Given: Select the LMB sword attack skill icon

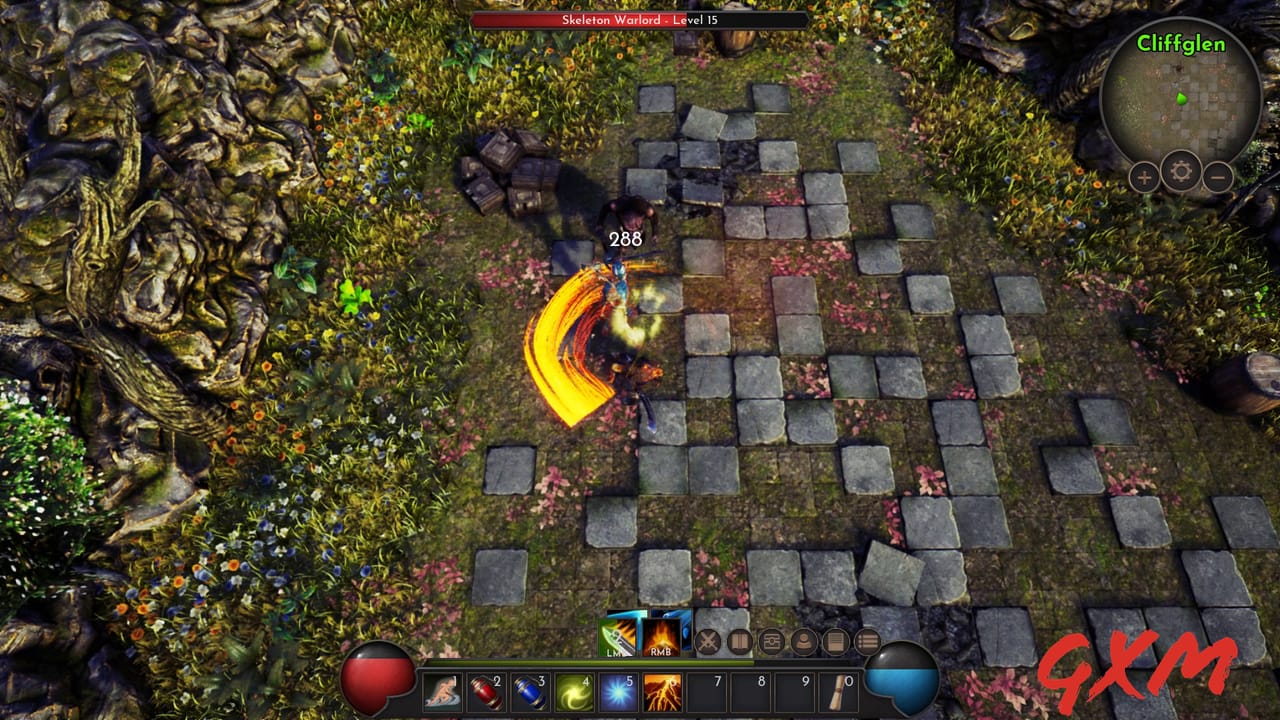Looking at the screenshot, I should (x=618, y=637).
